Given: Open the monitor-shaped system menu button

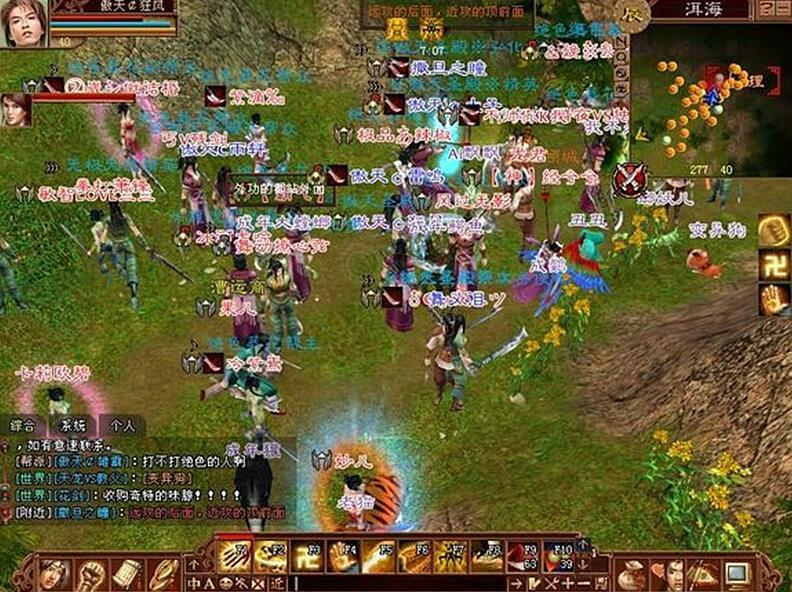Looking at the screenshot, I should point(737,575).
